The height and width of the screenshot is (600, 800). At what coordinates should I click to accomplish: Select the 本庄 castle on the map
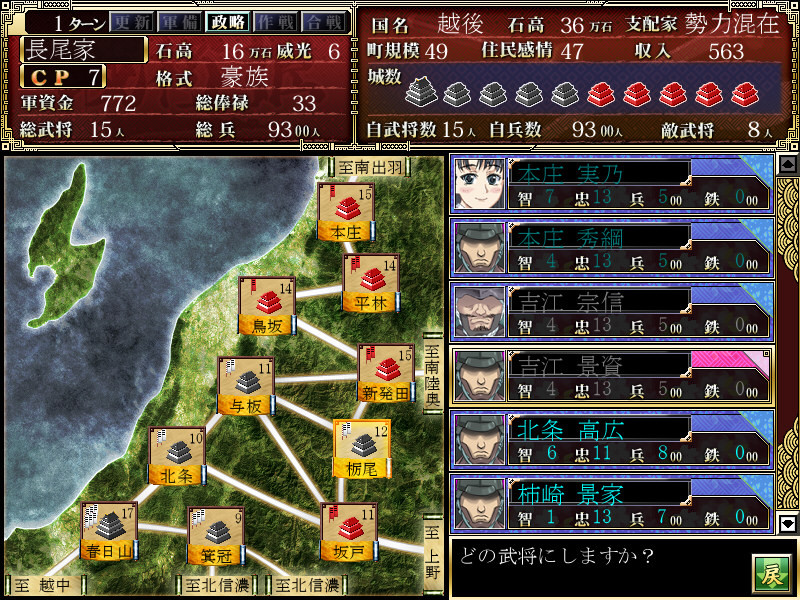point(343,212)
